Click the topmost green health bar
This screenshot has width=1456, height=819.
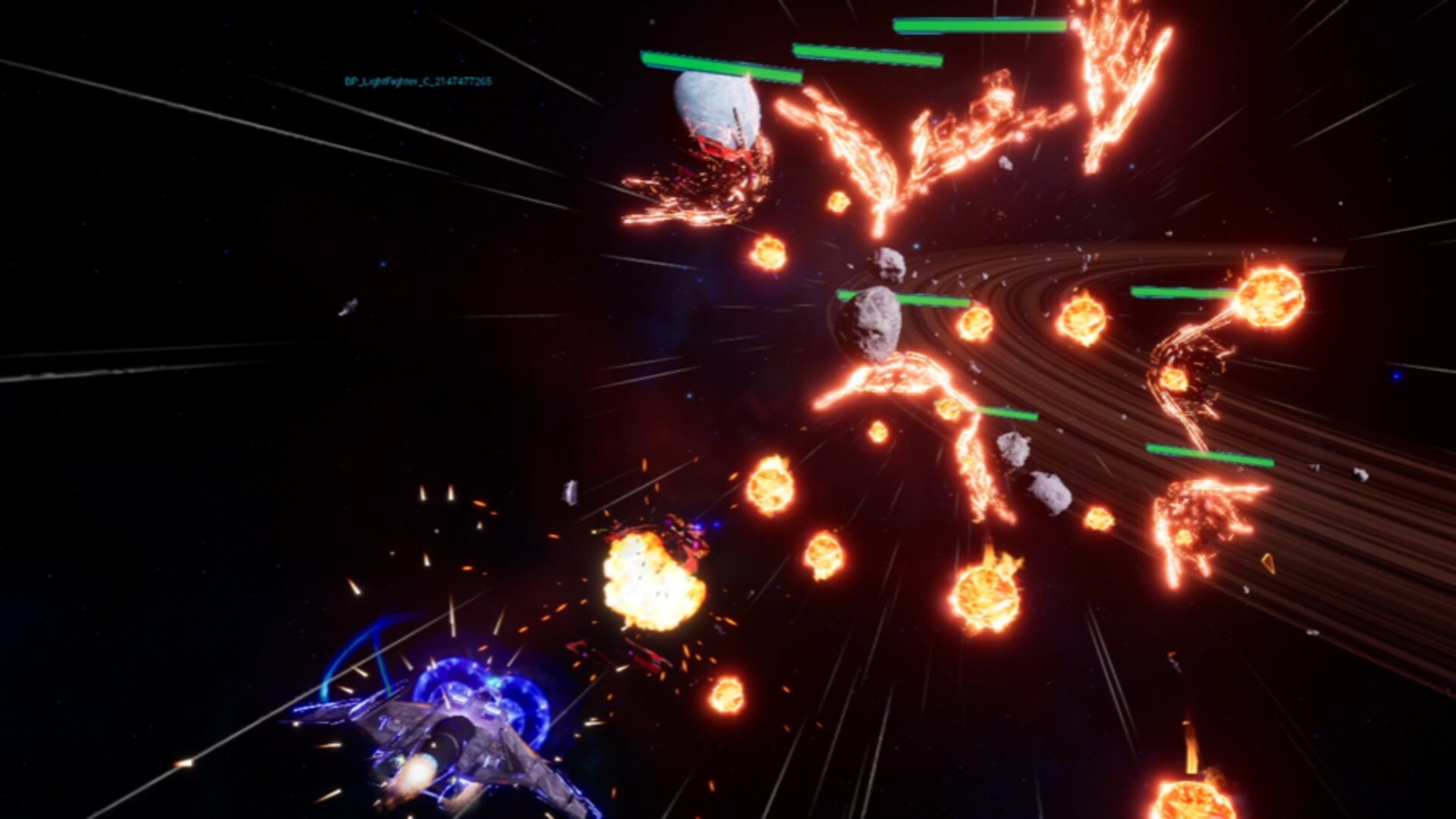[978, 24]
